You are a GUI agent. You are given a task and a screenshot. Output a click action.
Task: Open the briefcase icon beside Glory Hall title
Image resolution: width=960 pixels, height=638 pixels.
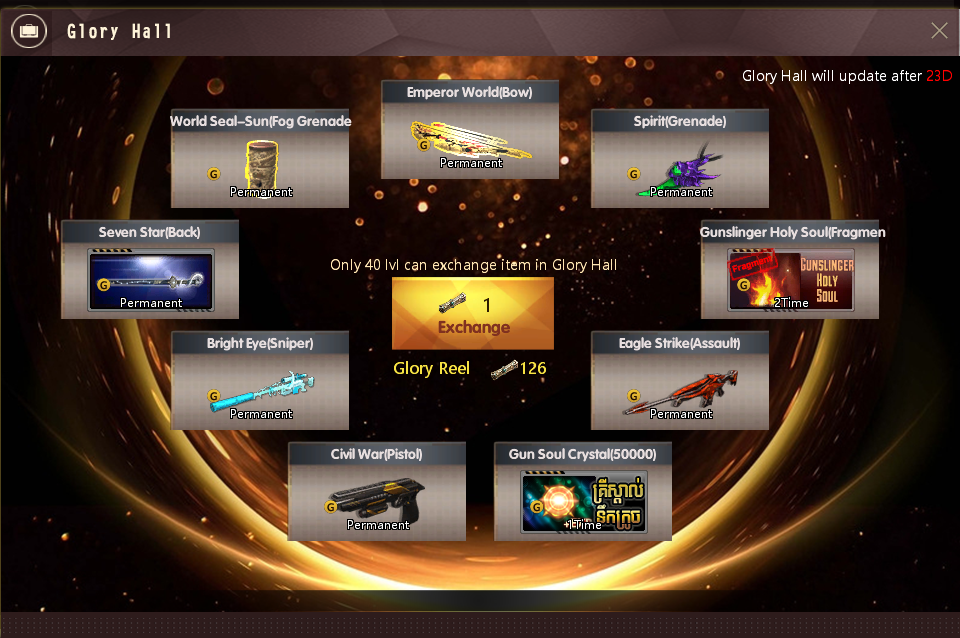pyautogui.click(x=29, y=32)
